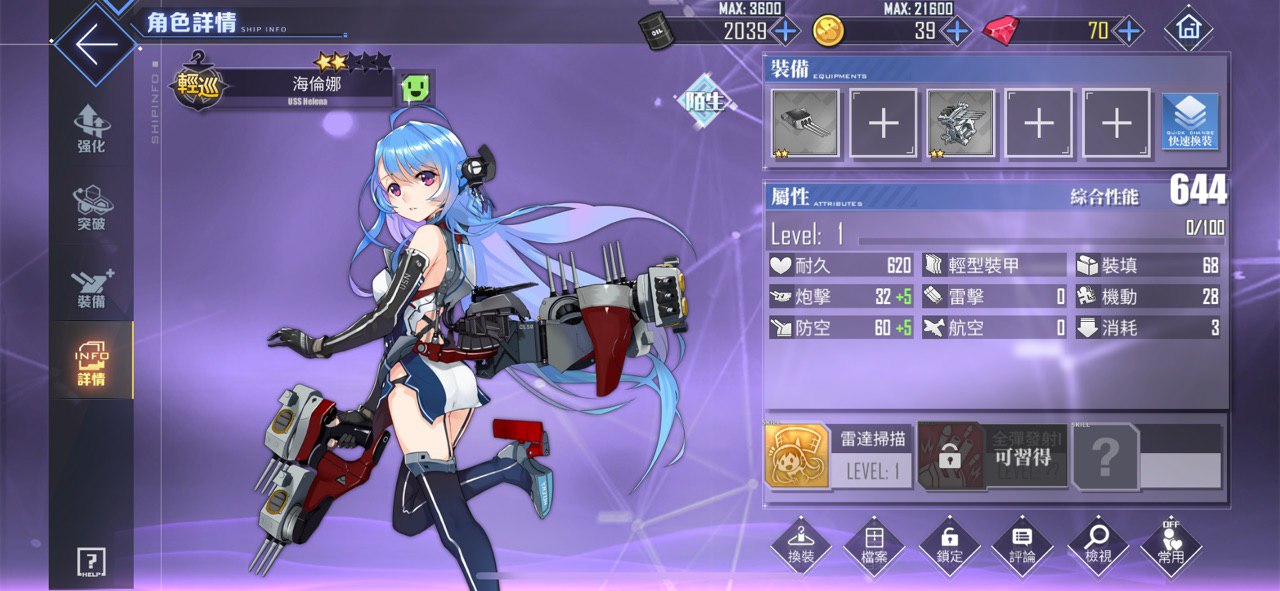Open the 檔案 archive button
The height and width of the screenshot is (591, 1280).
[874, 545]
